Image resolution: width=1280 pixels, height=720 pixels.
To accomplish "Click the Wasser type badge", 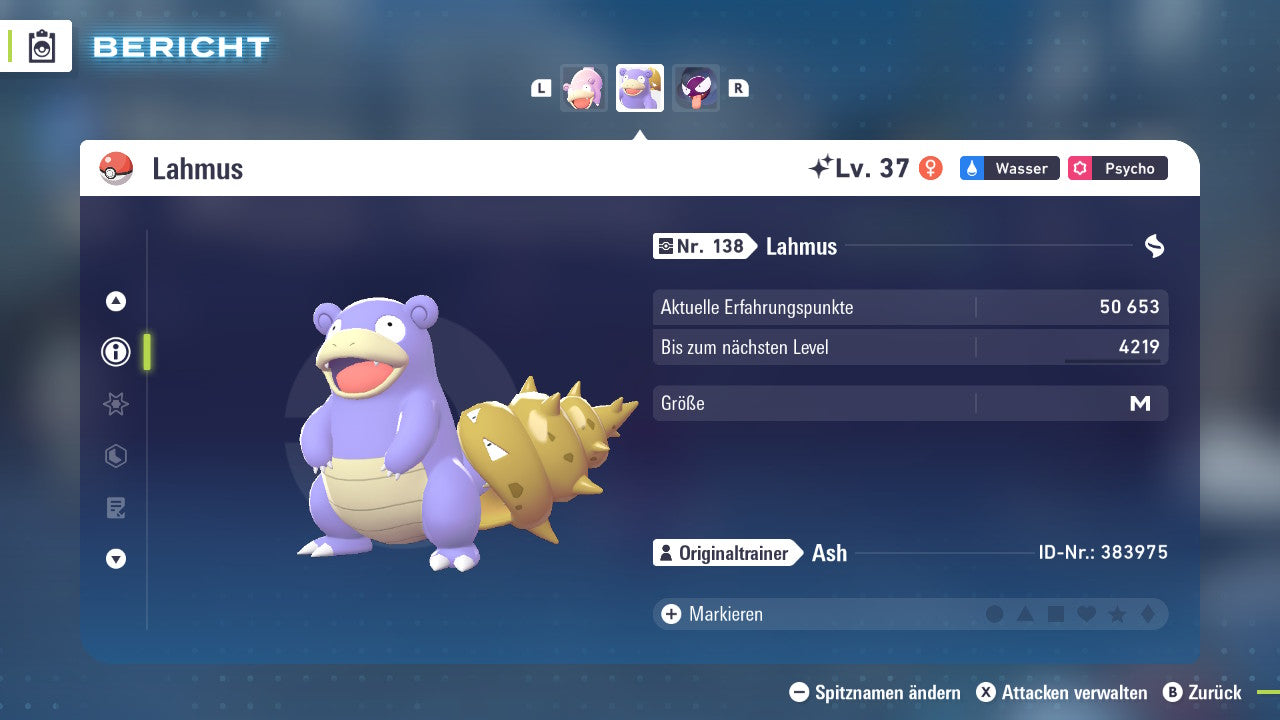I will [1009, 168].
